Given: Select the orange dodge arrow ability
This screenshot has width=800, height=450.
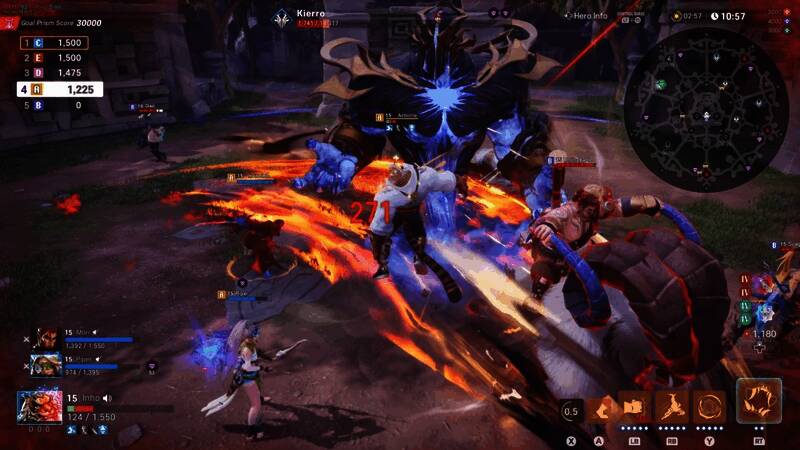Looking at the screenshot, I should (603, 409).
